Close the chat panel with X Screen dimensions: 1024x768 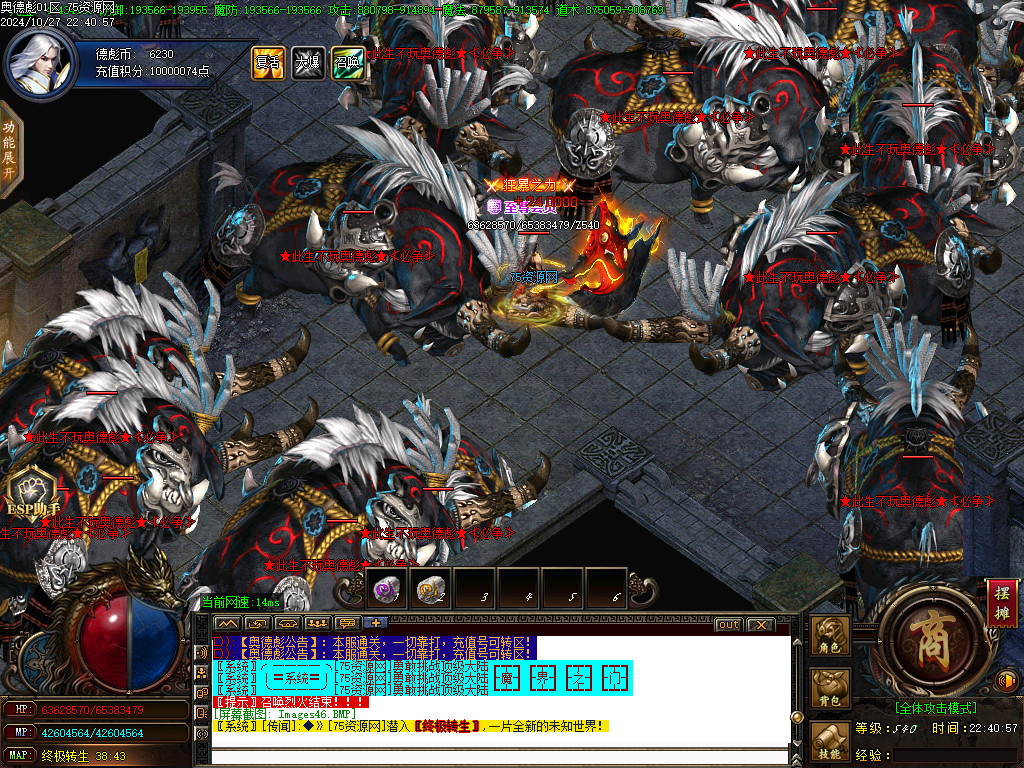click(x=761, y=625)
